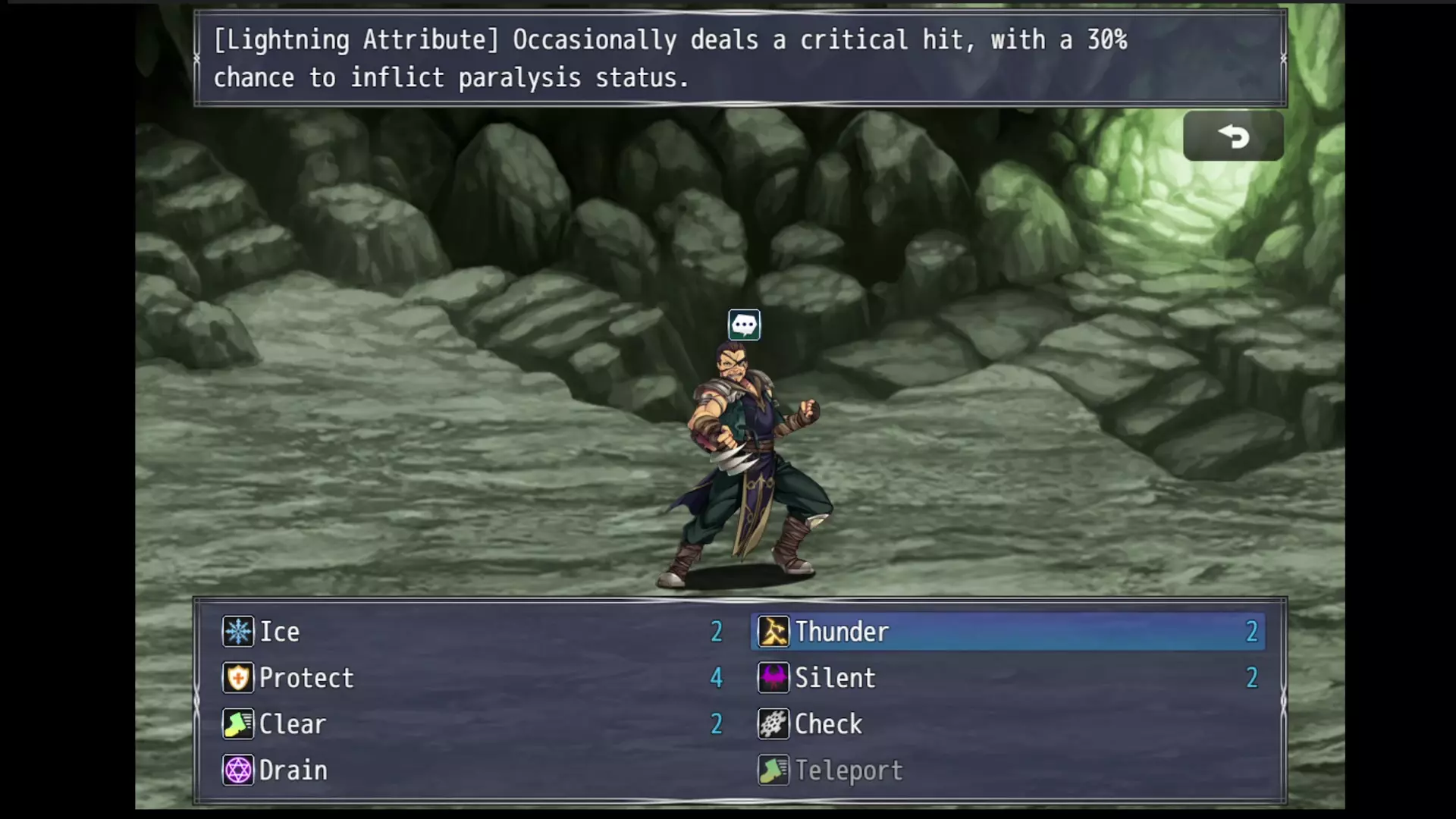Select the Check skill

coord(828,724)
